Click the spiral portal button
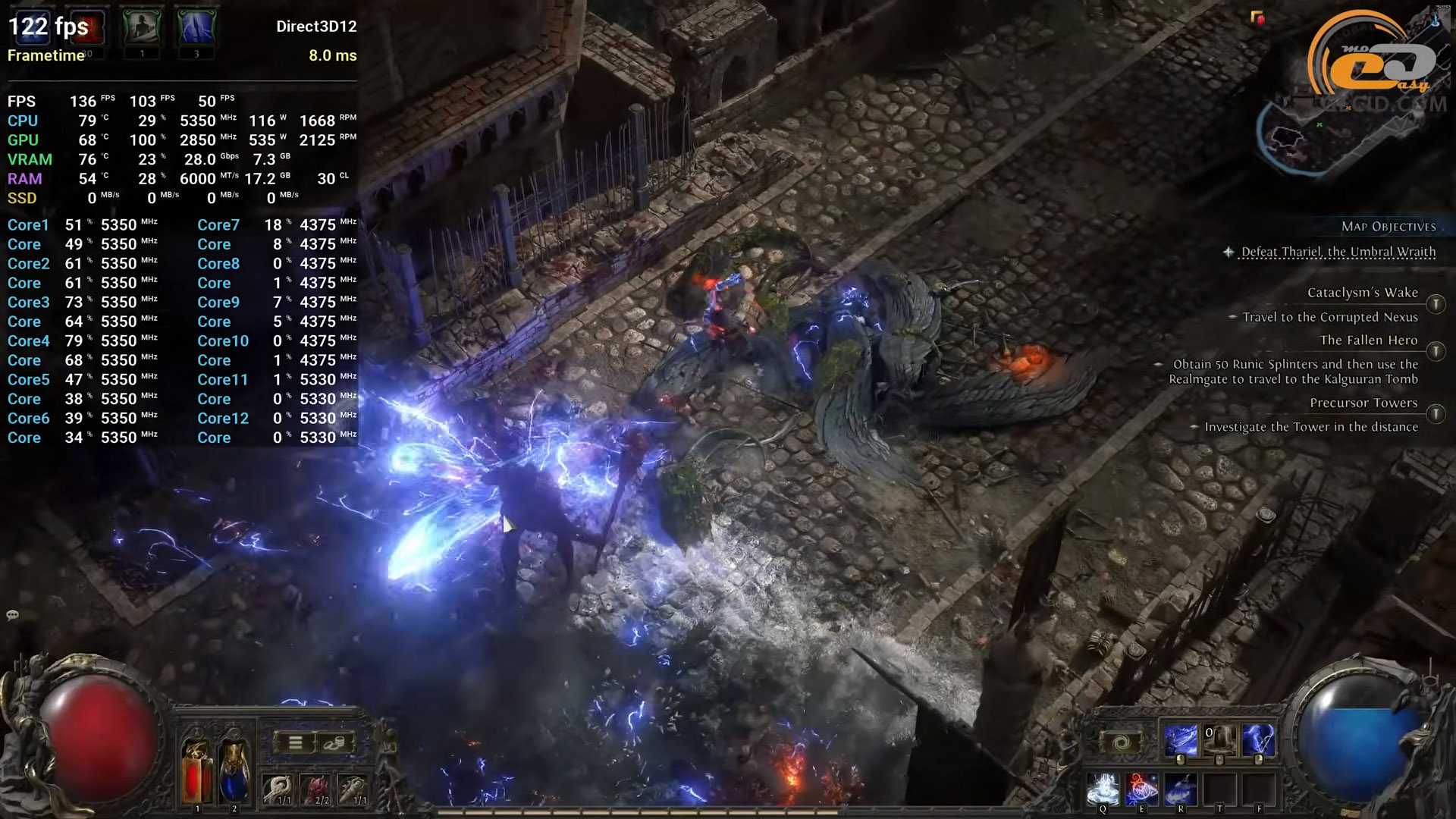1456x819 pixels. [x=1122, y=743]
